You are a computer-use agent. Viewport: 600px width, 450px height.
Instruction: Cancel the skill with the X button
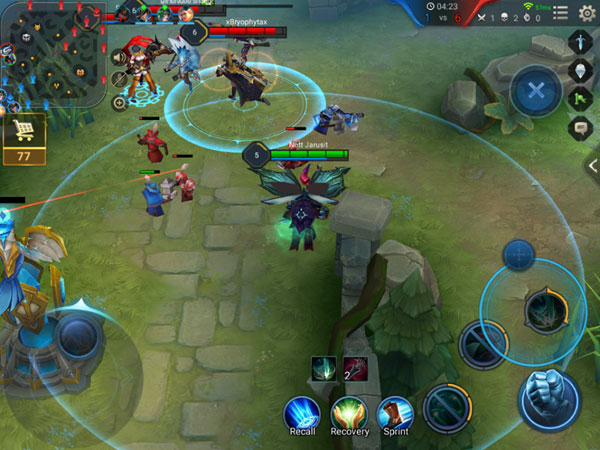[536, 92]
